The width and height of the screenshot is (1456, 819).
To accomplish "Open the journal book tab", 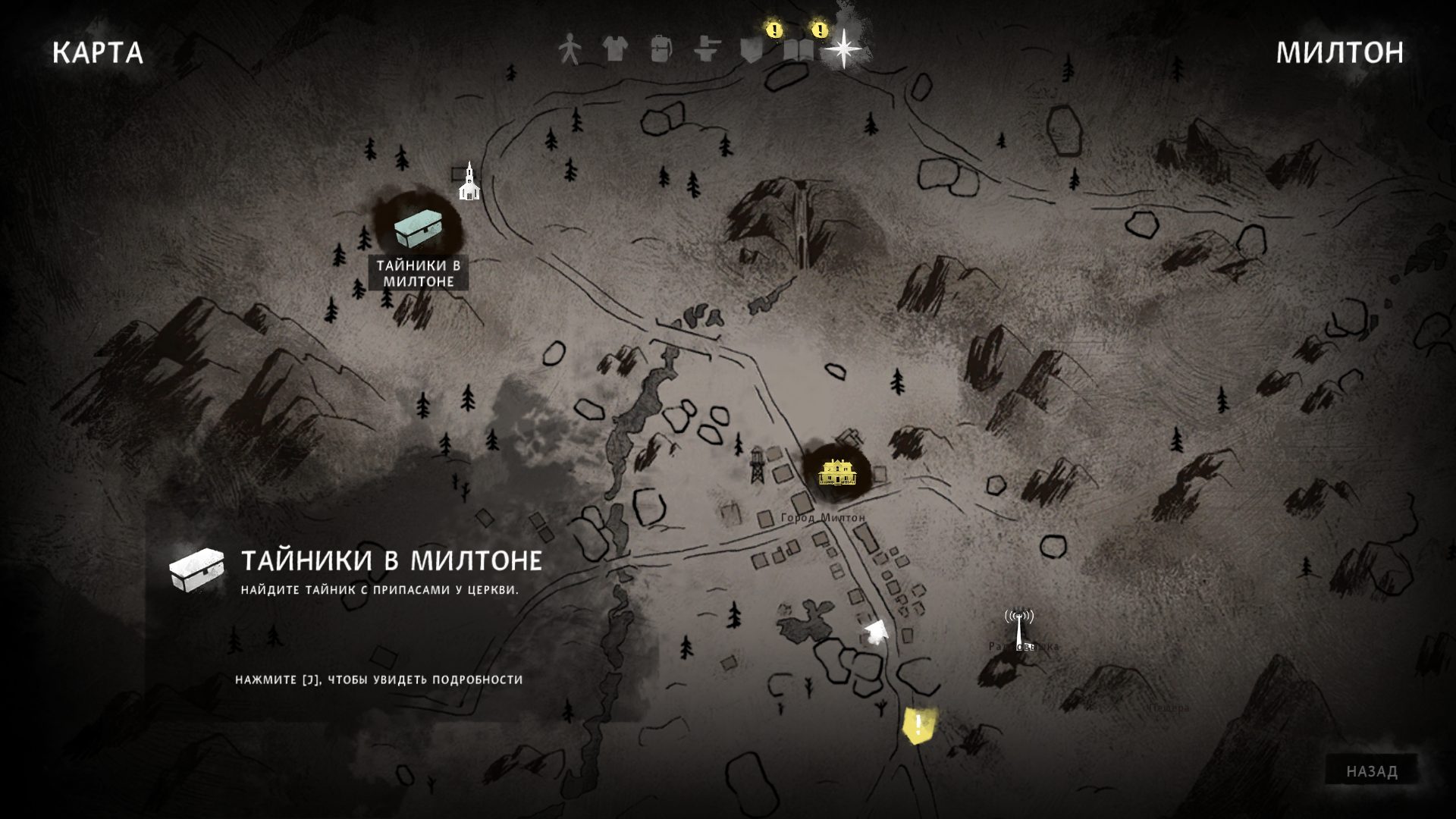I will (798, 50).
